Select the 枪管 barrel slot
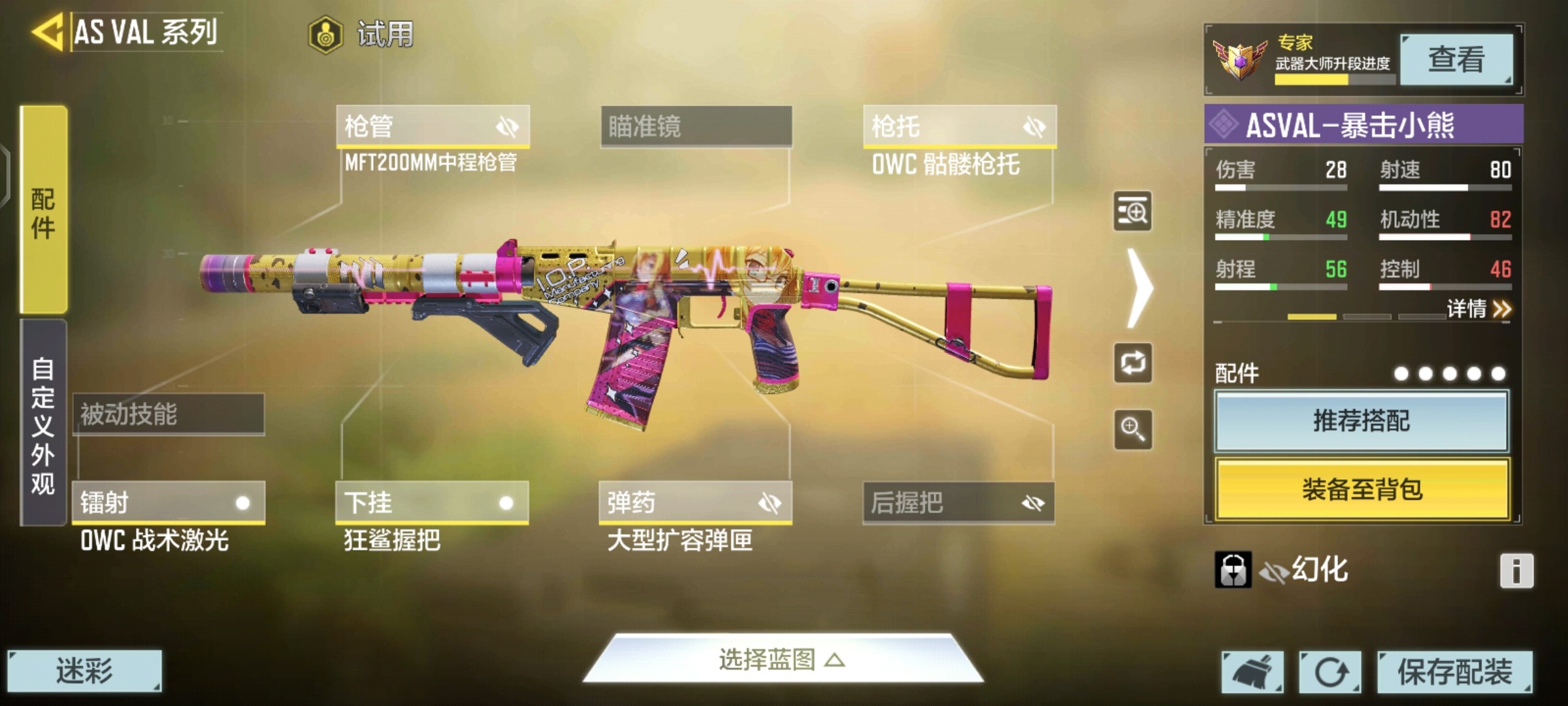This screenshot has width=1568, height=706. (x=433, y=126)
